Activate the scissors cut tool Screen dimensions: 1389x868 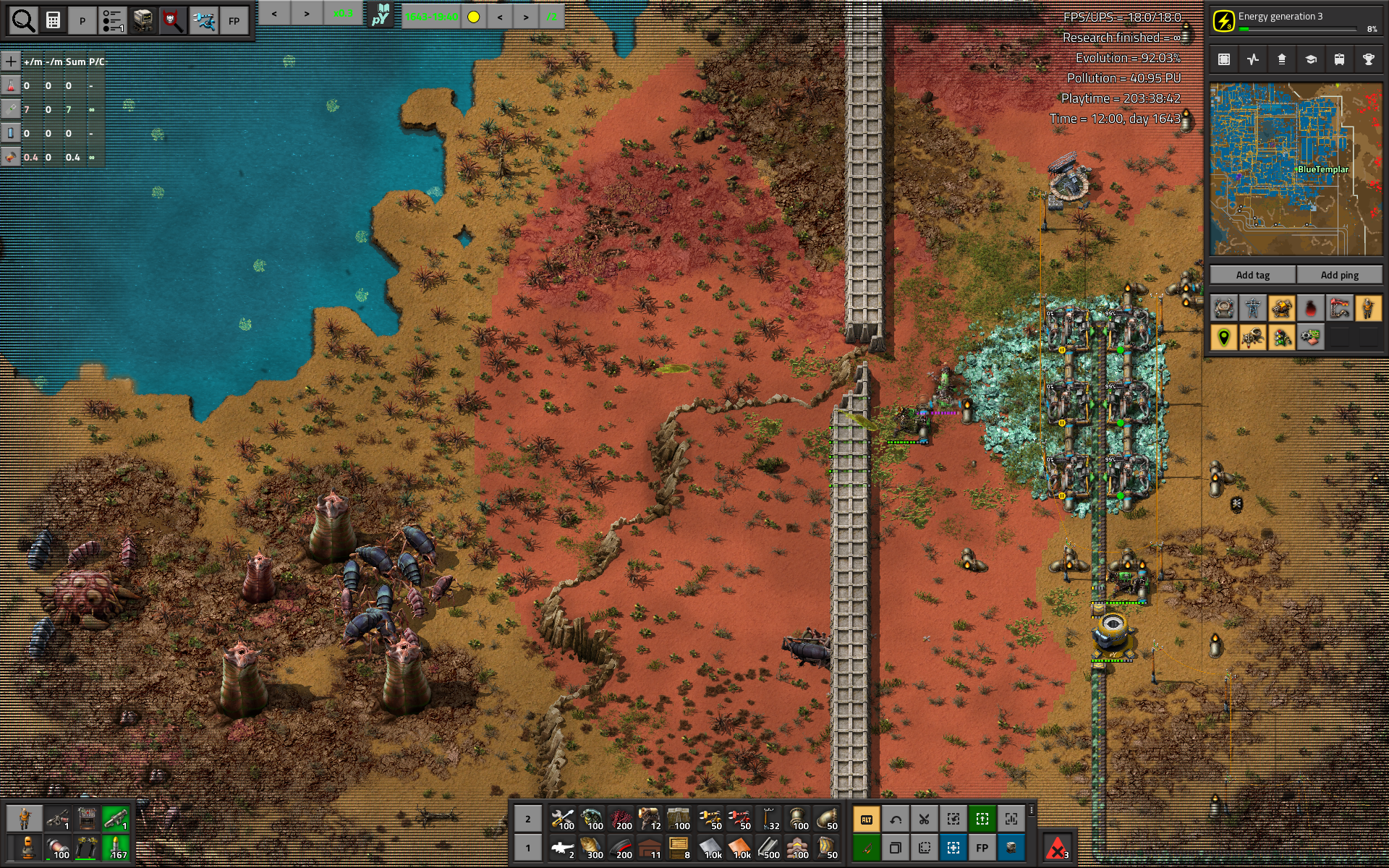click(924, 820)
